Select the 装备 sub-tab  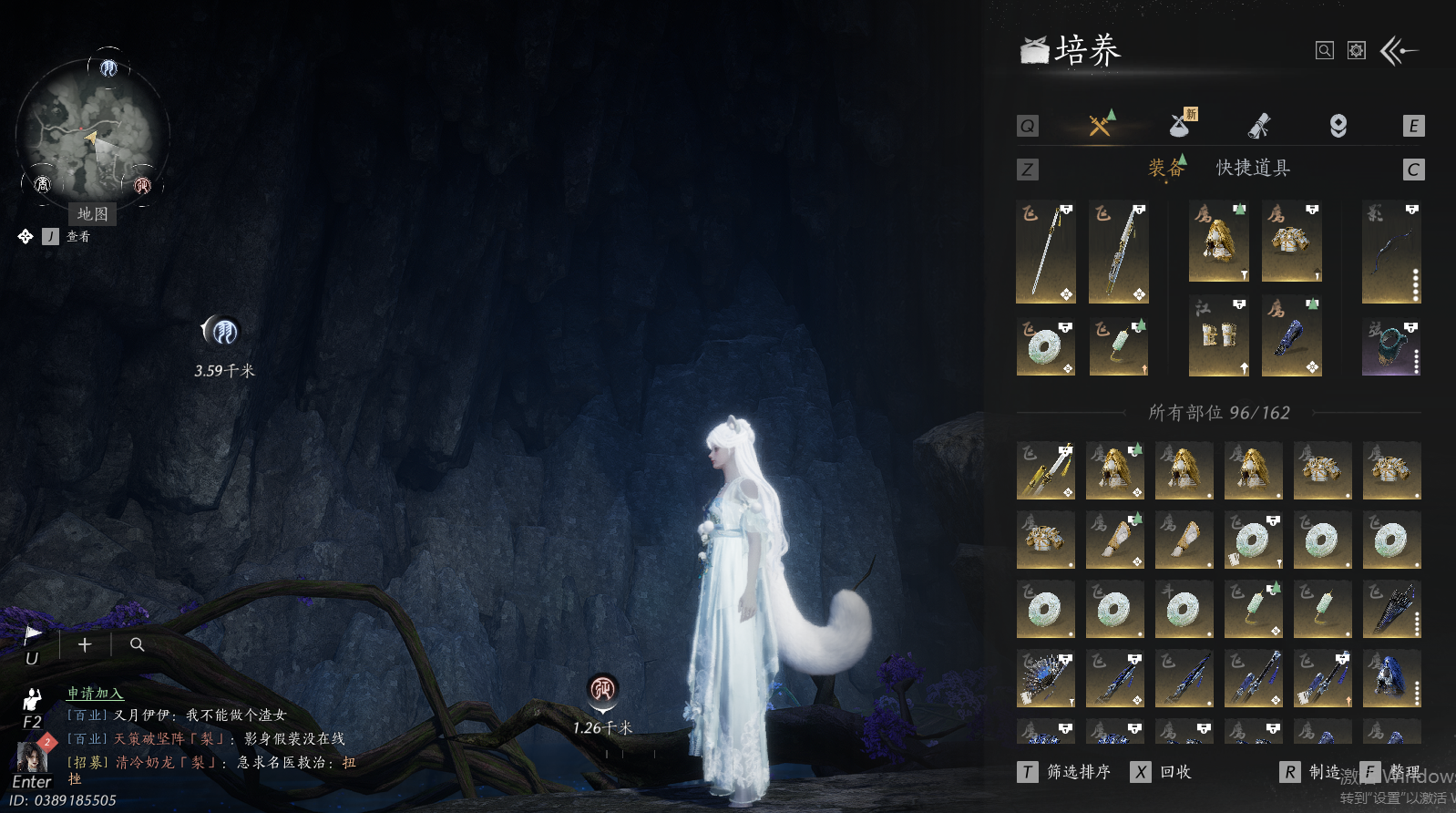[x=1165, y=168]
